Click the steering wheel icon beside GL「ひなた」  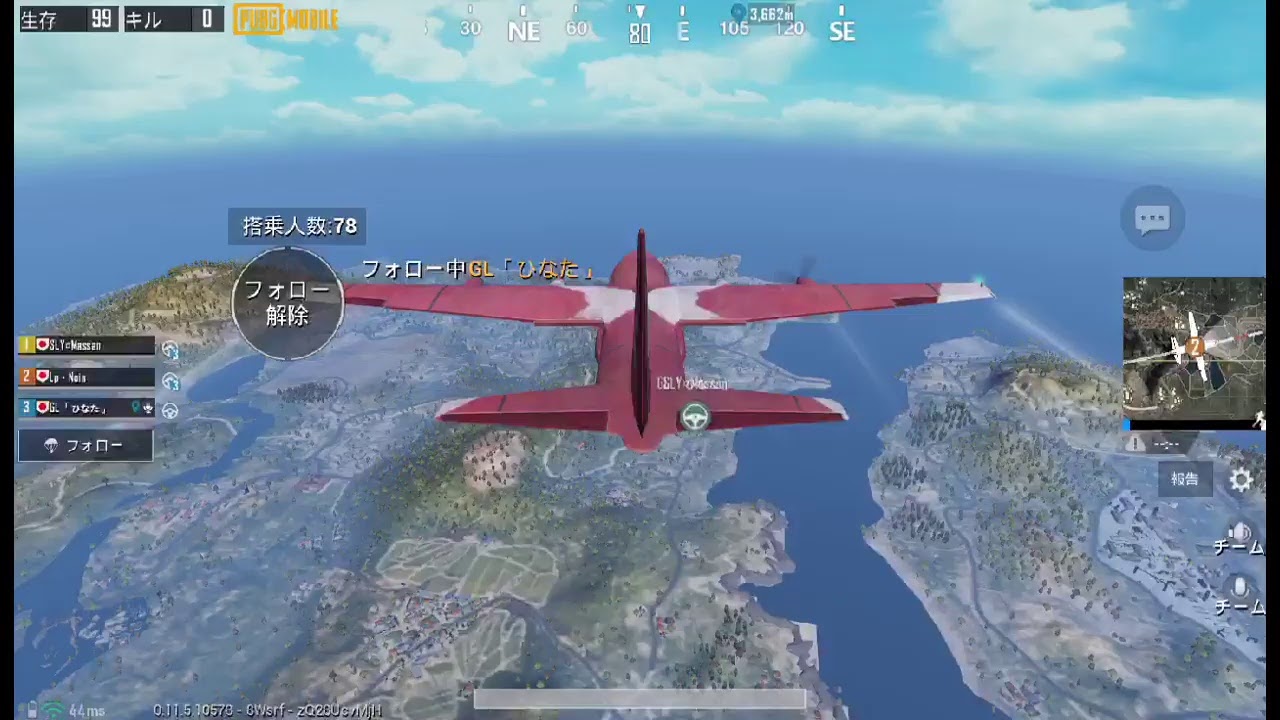pos(170,410)
